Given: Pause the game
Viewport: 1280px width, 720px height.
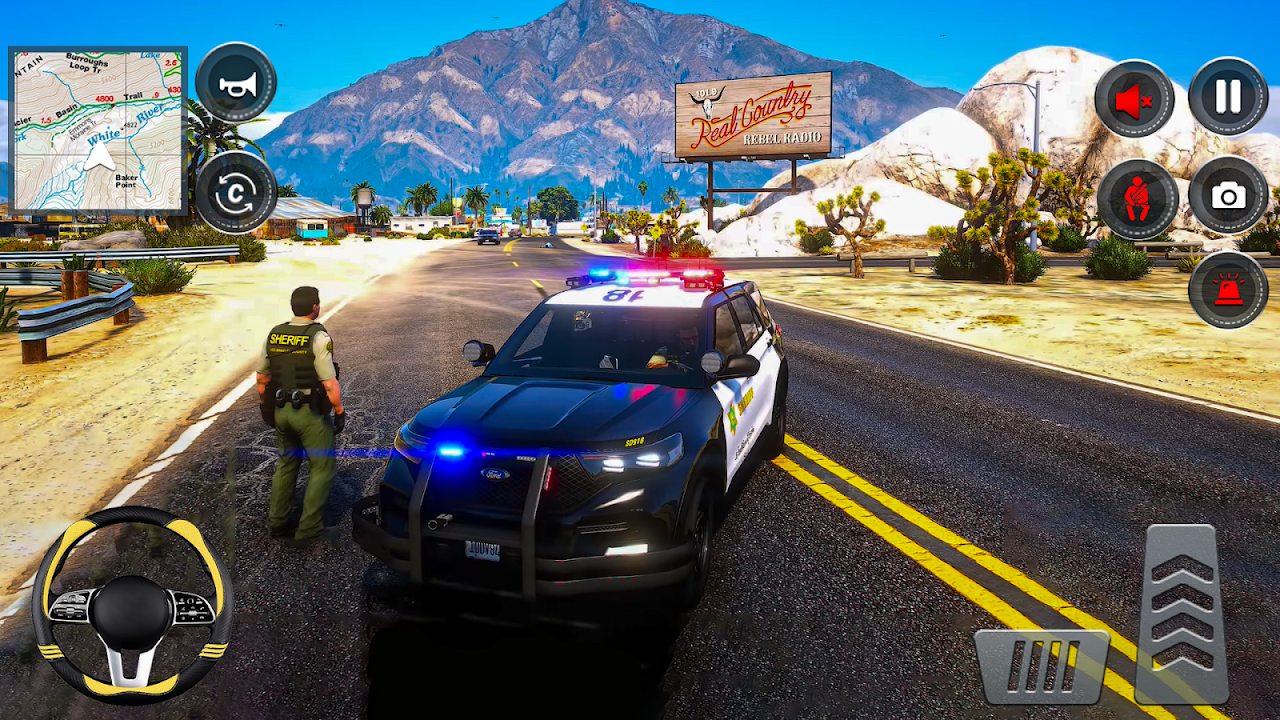Looking at the screenshot, I should [1228, 97].
